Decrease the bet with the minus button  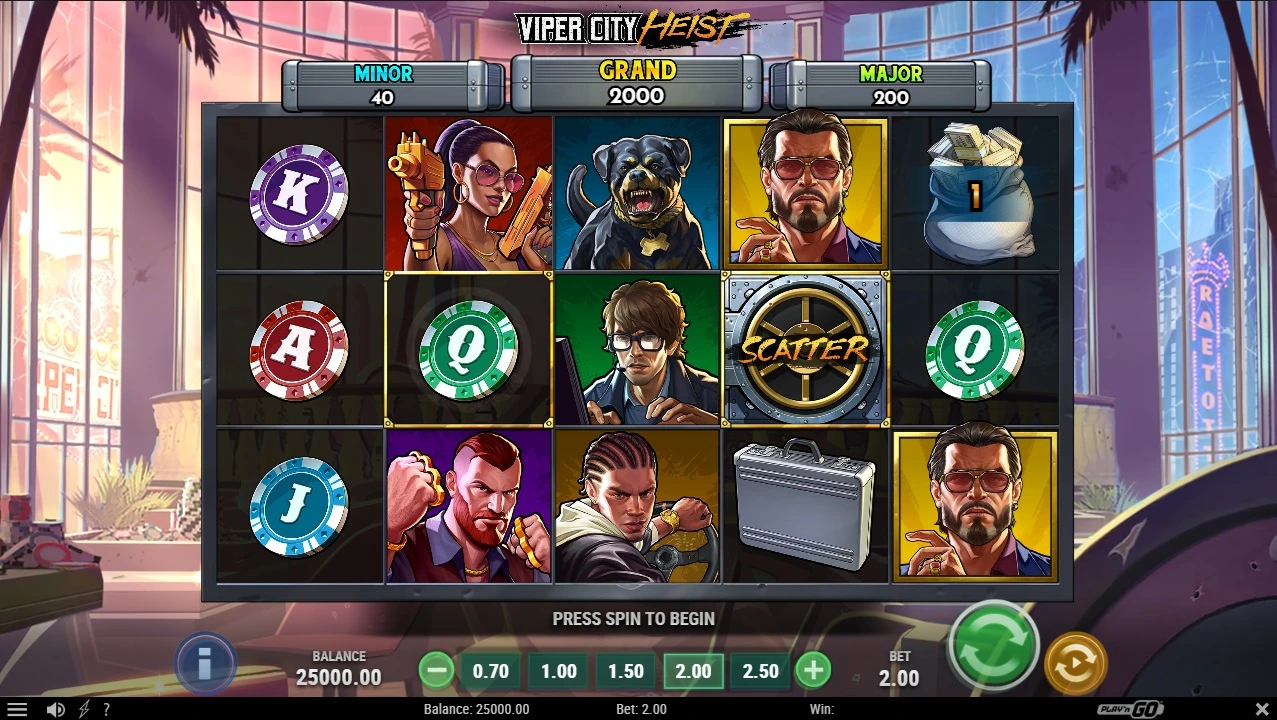point(436,670)
